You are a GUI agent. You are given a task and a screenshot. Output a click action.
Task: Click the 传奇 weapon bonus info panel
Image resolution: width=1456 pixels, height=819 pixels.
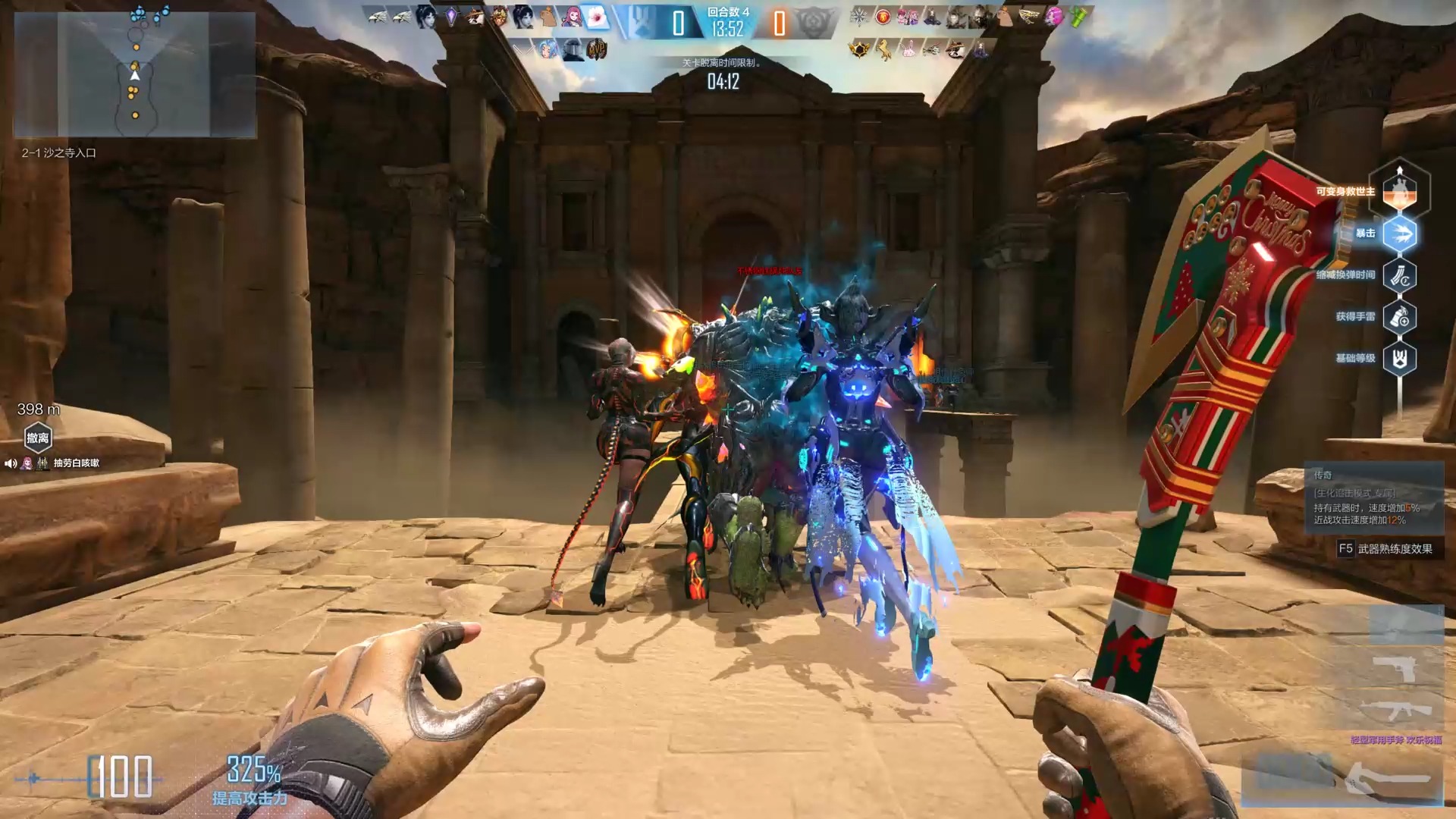1373,497
